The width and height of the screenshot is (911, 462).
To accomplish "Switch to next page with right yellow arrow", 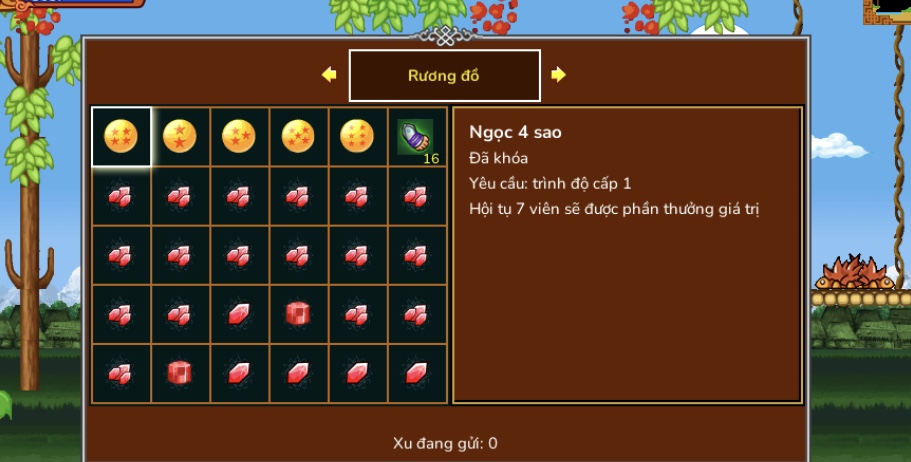I will coord(558,75).
